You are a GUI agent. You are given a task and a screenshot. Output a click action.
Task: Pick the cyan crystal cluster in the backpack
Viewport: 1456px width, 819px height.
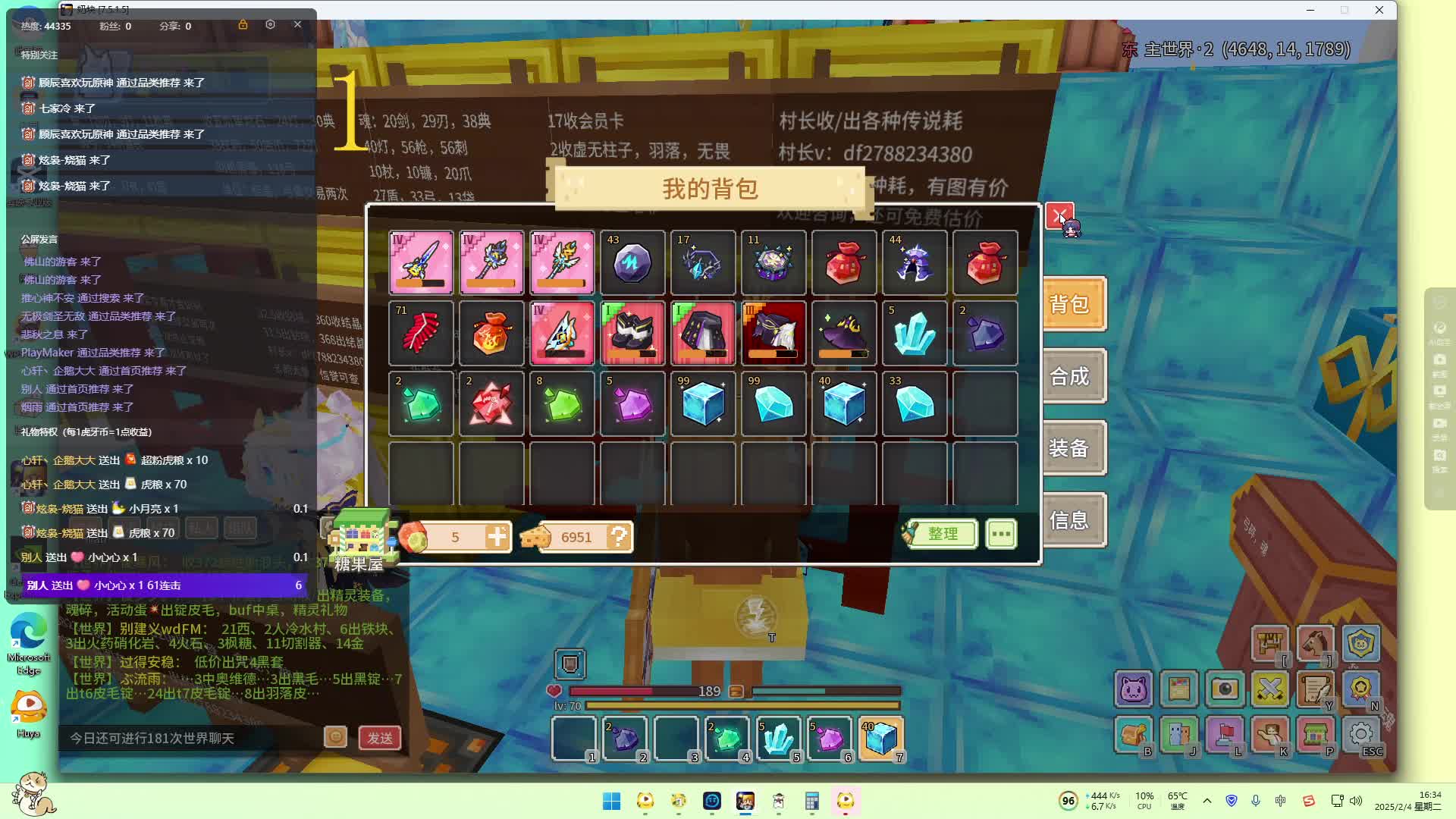915,334
